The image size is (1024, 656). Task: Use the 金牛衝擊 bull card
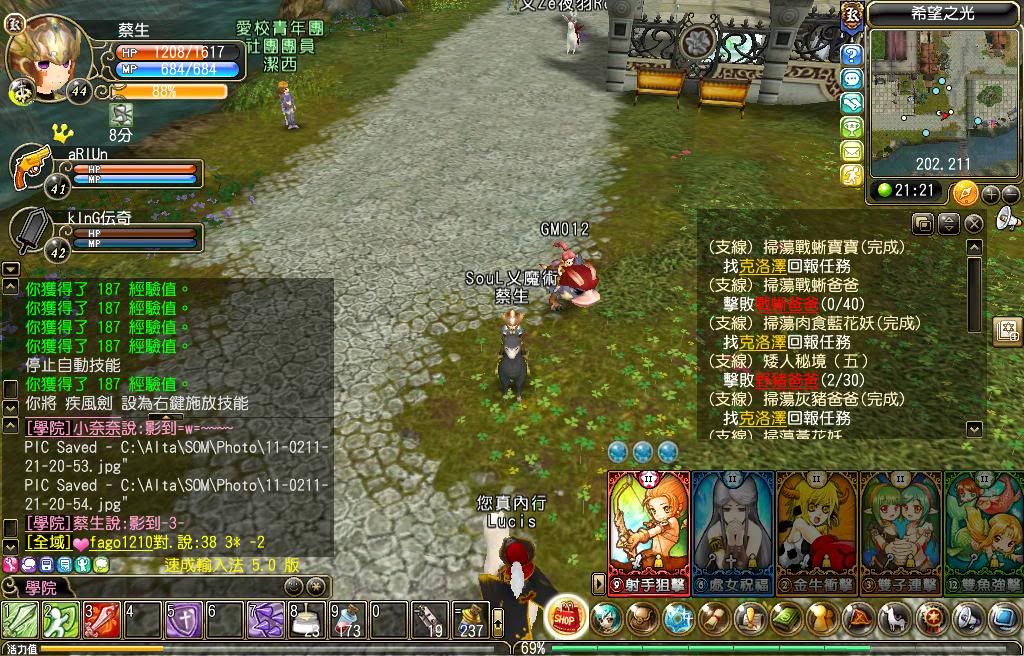816,528
